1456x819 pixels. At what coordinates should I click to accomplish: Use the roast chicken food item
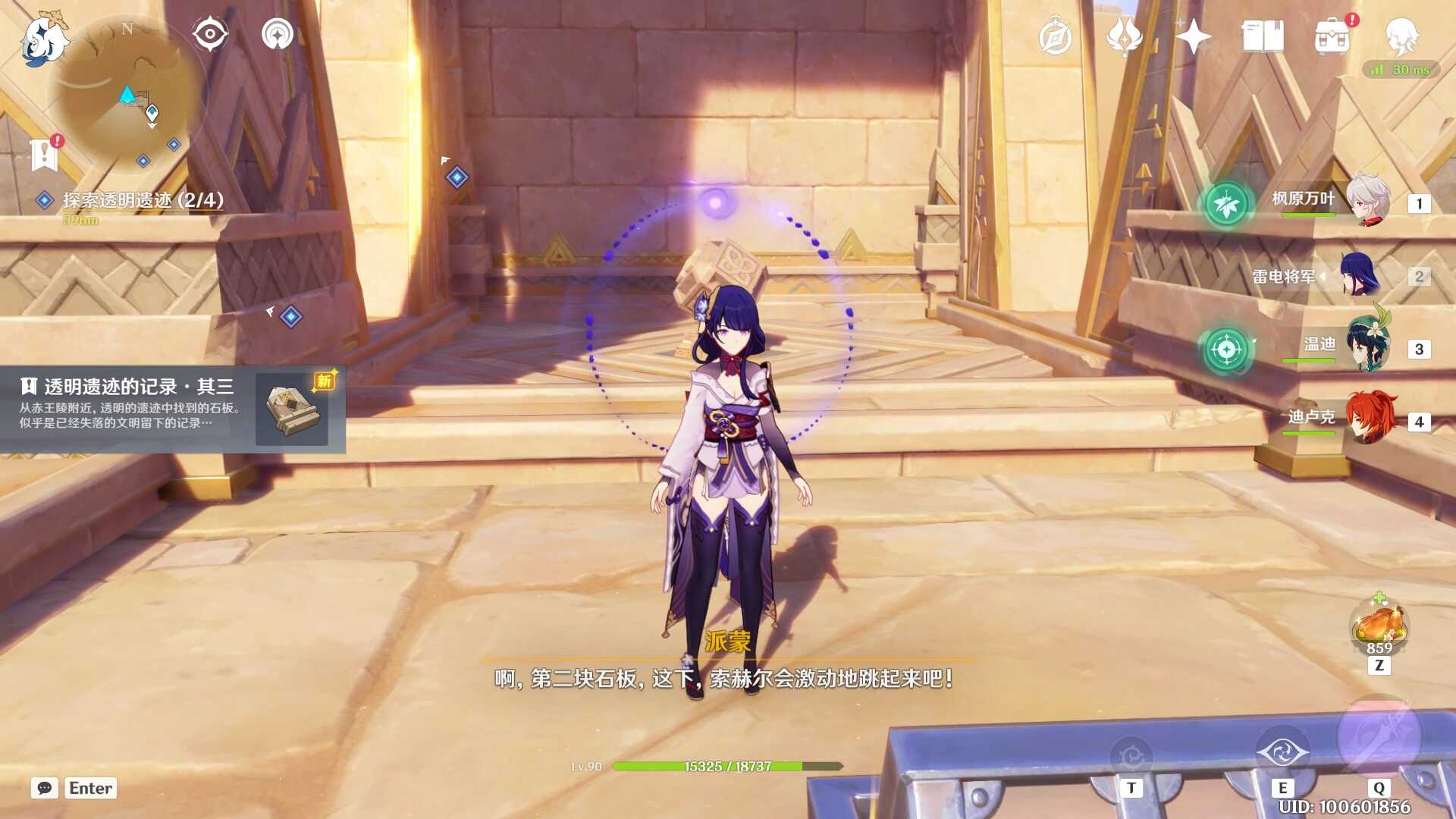point(1379,625)
